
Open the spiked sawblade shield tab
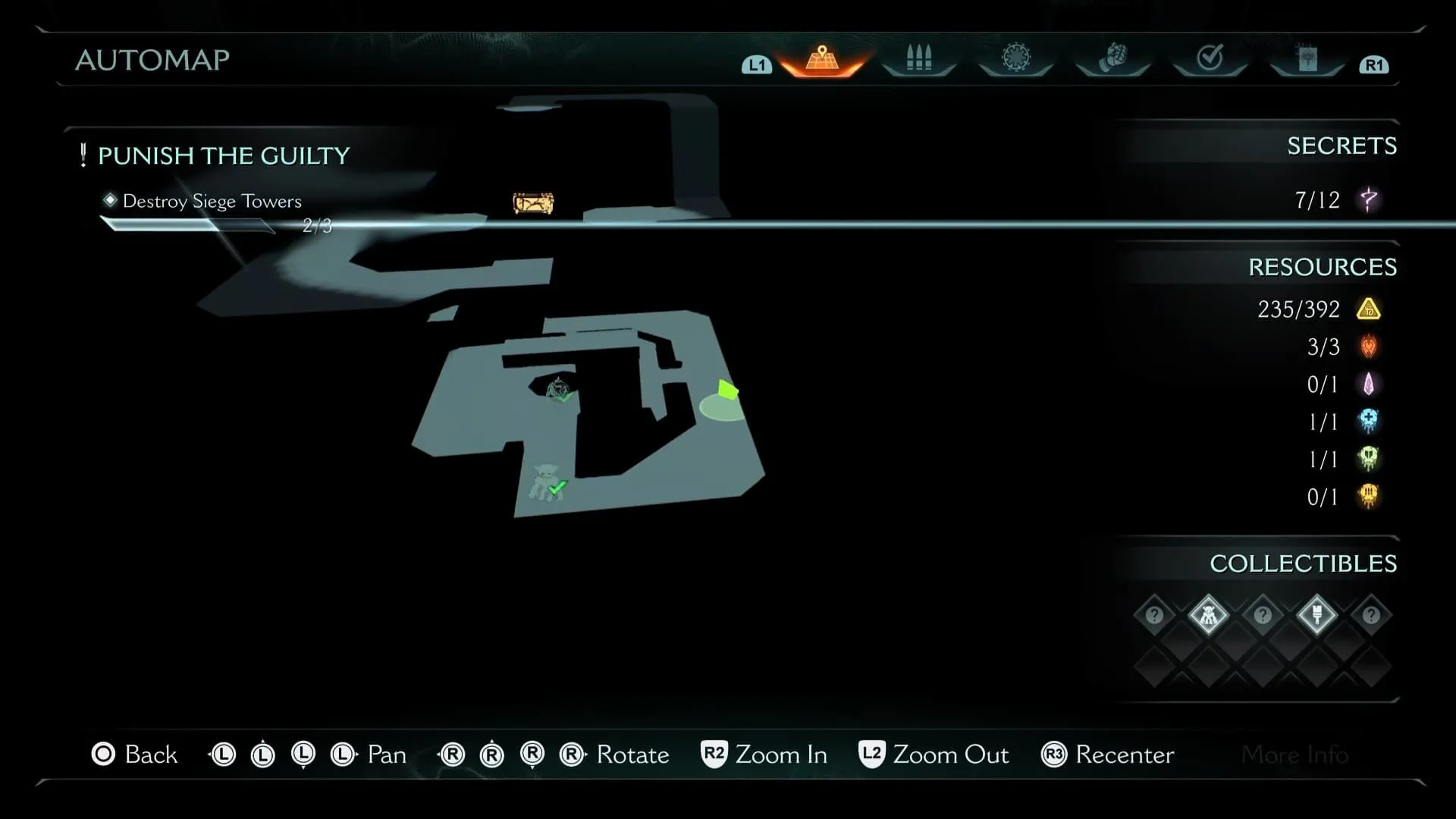[x=1015, y=58]
